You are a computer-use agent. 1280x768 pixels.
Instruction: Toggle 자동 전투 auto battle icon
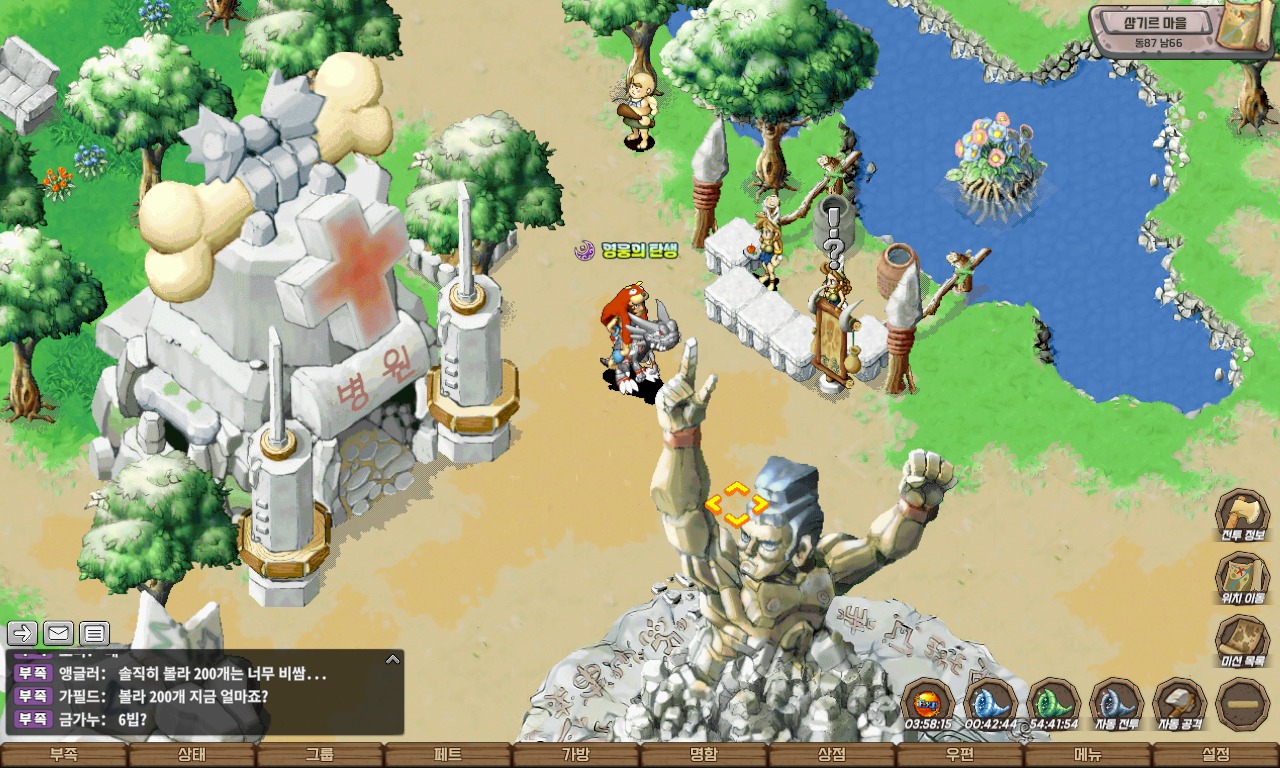(1116, 703)
